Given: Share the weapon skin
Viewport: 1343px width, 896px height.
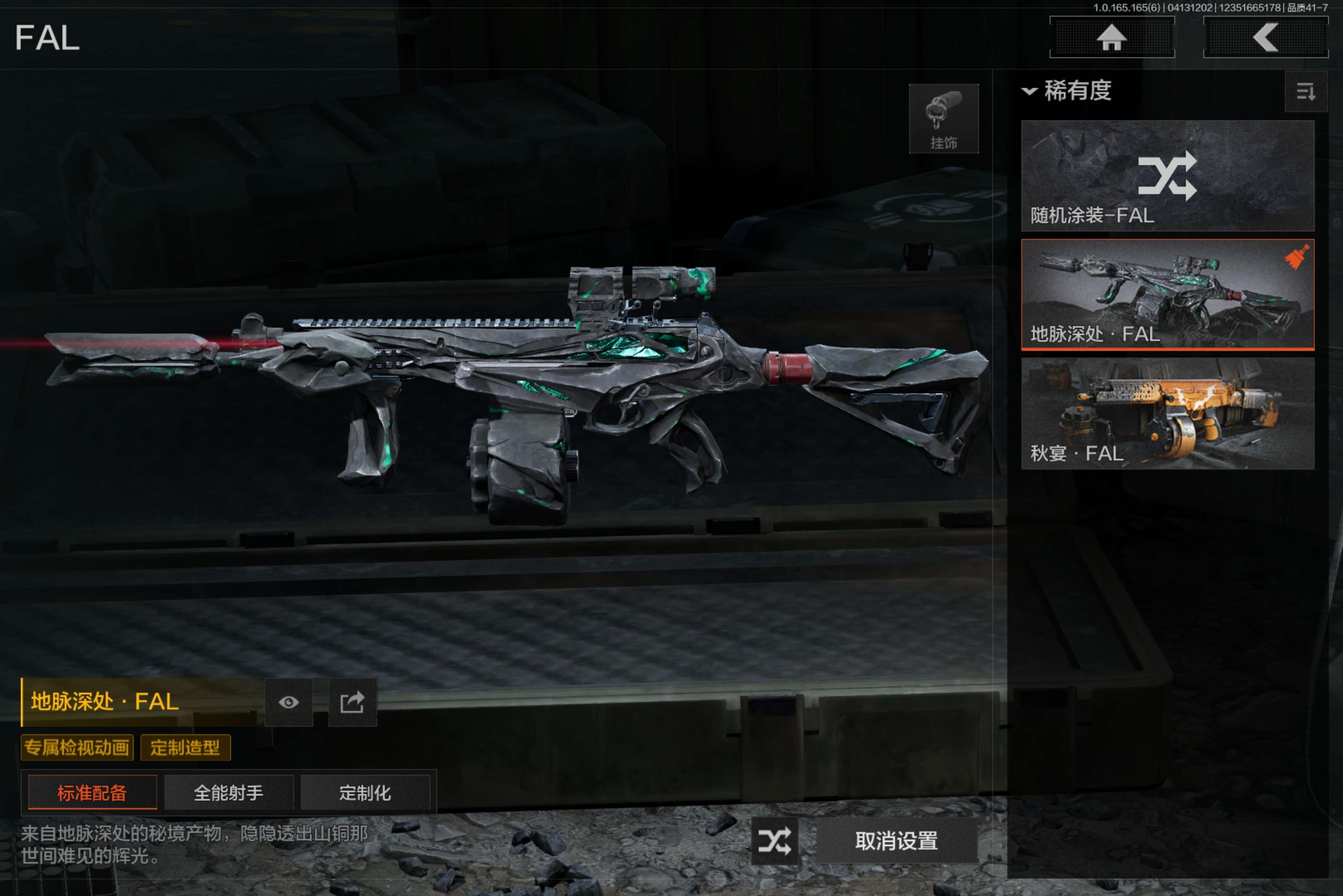Looking at the screenshot, I should pos(352,702).
